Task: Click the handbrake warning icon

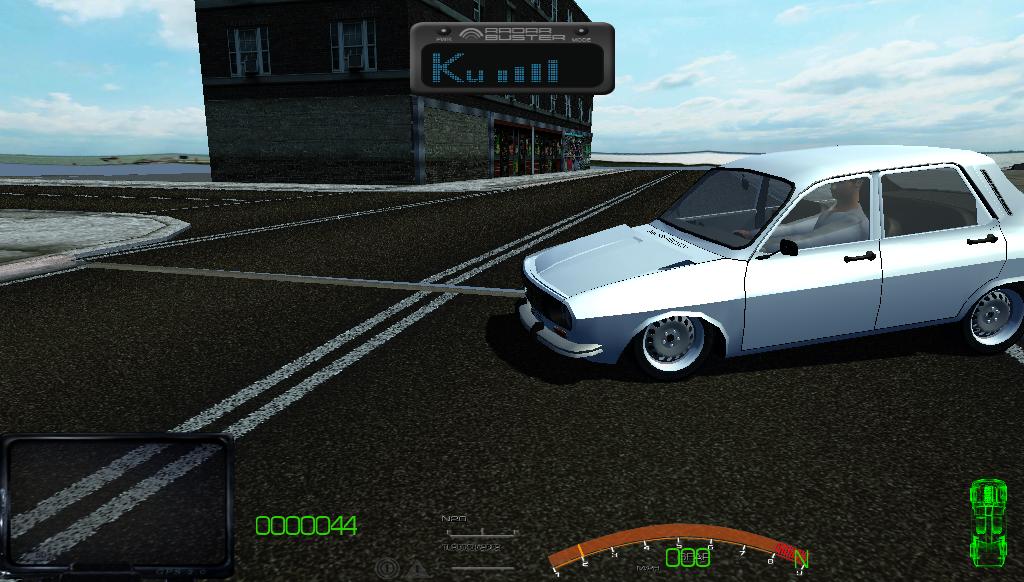Action: [x=386, y=569]
